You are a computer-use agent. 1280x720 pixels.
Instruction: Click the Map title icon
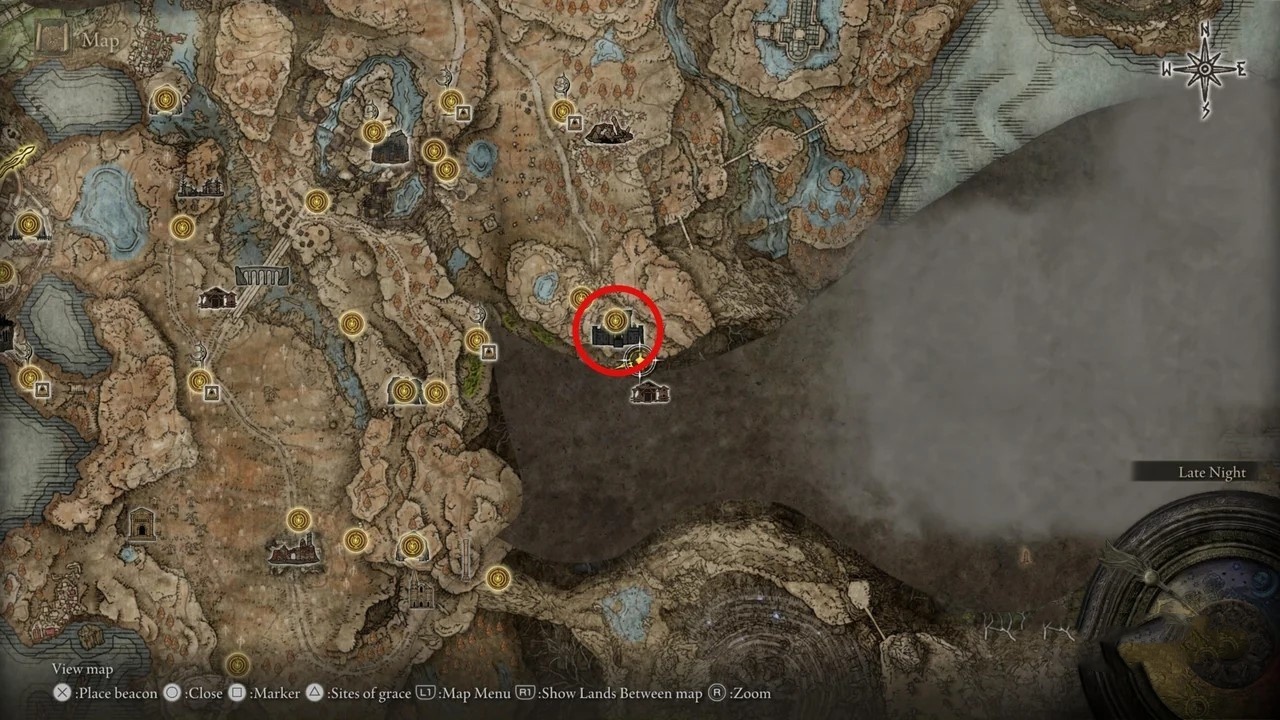click(x=53, y=39)
